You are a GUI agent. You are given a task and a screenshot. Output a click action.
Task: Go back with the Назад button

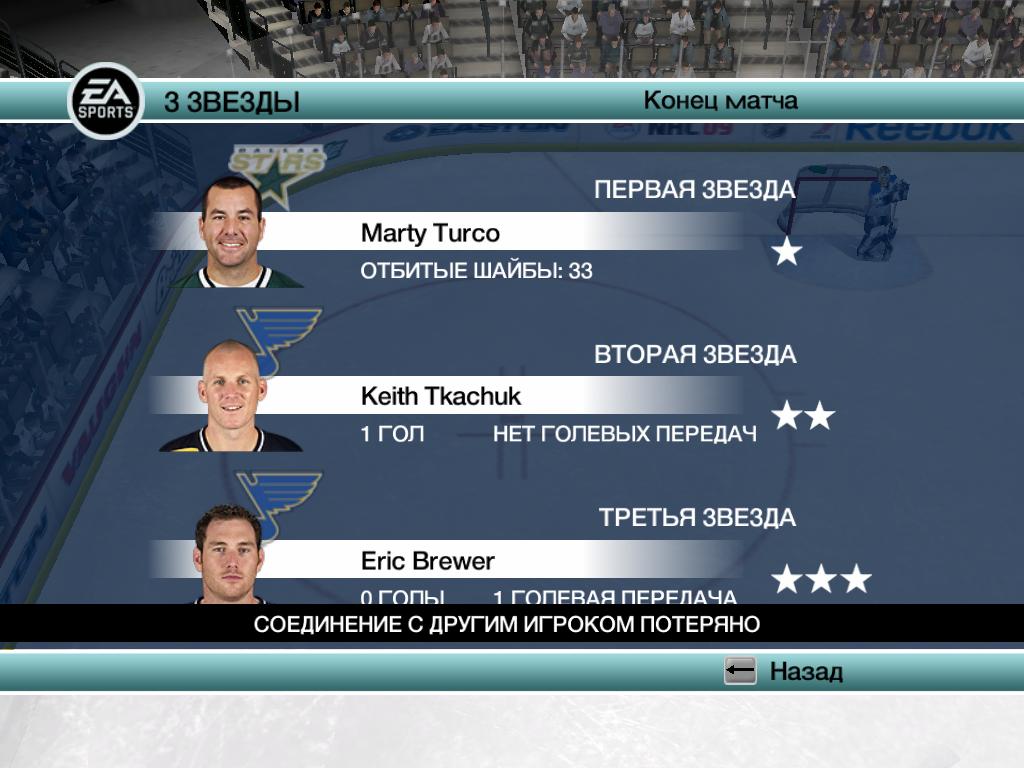point(784,671)
